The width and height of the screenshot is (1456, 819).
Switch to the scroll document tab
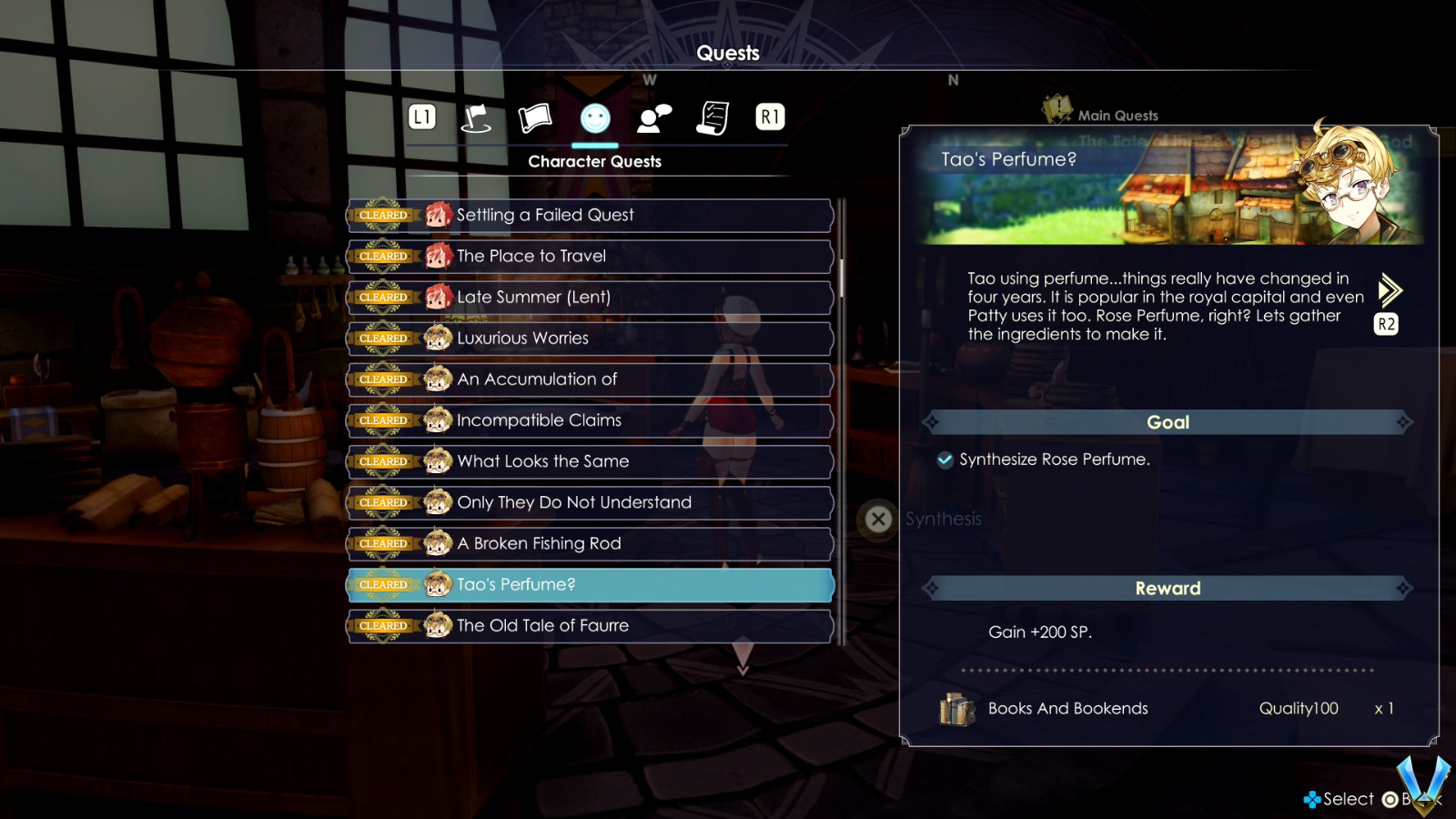tap(713, 118)
